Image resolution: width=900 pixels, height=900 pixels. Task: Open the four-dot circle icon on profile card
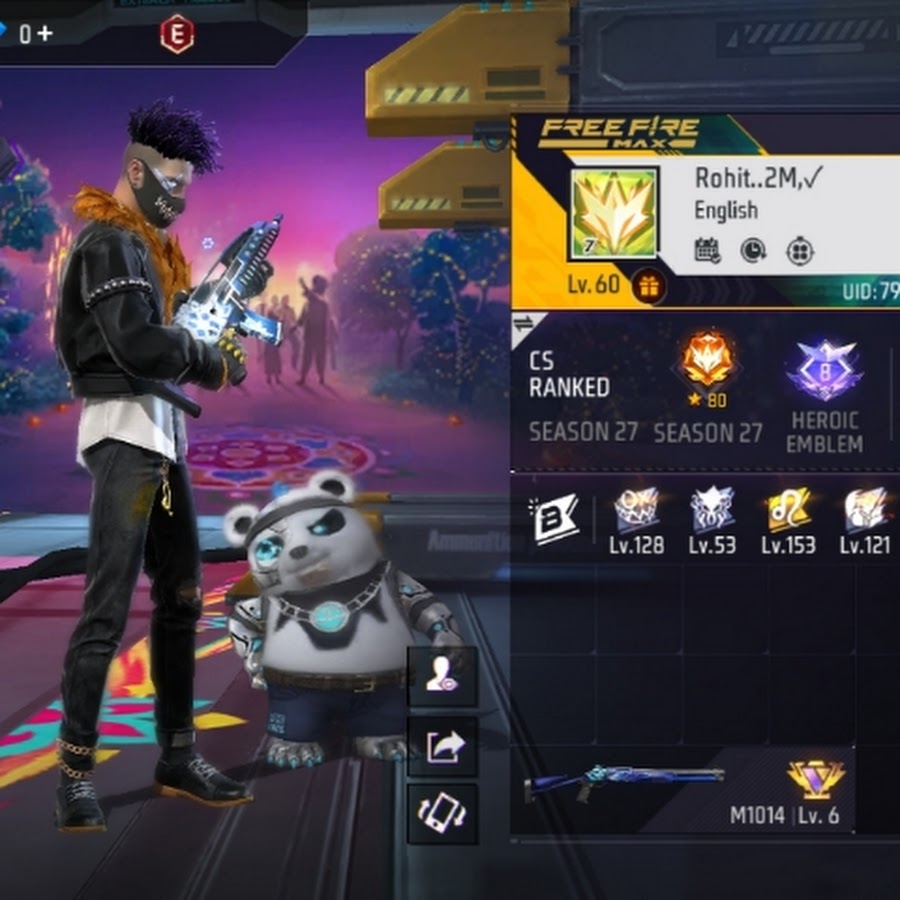coord(799,250)
